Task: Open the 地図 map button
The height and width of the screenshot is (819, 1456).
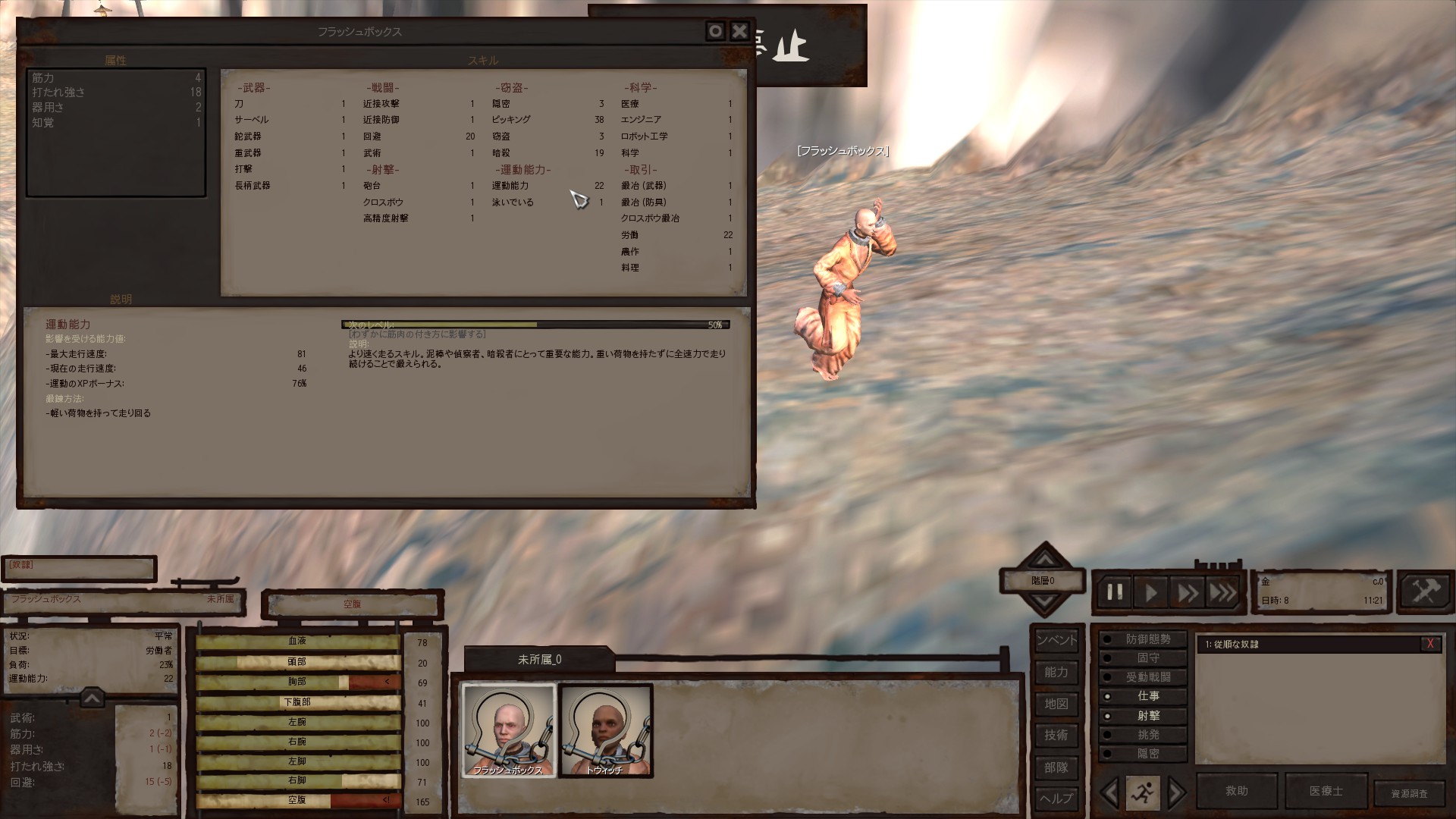Action: 1056,704
